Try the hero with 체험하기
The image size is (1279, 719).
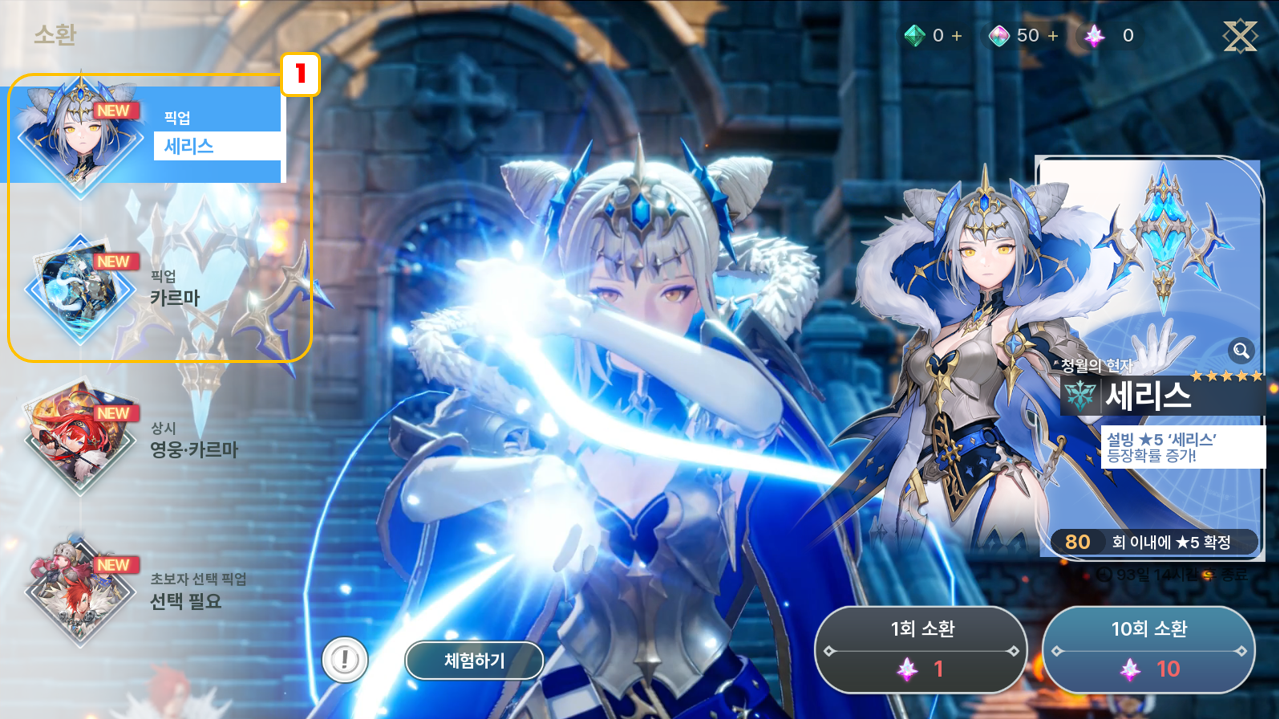(474, 661)
